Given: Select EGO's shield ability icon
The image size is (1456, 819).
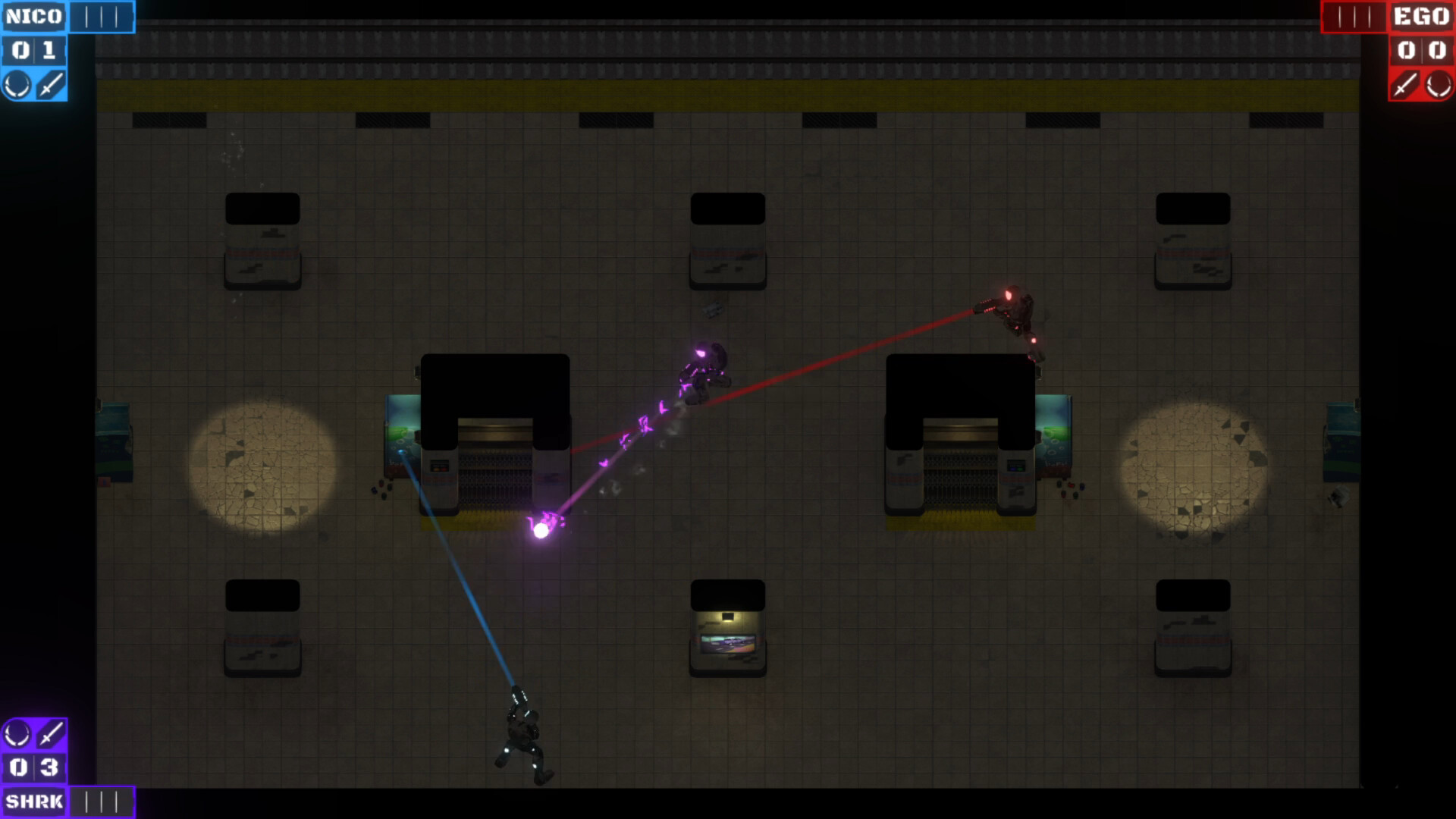Looking at the screenshot, I should [1439, 83].
